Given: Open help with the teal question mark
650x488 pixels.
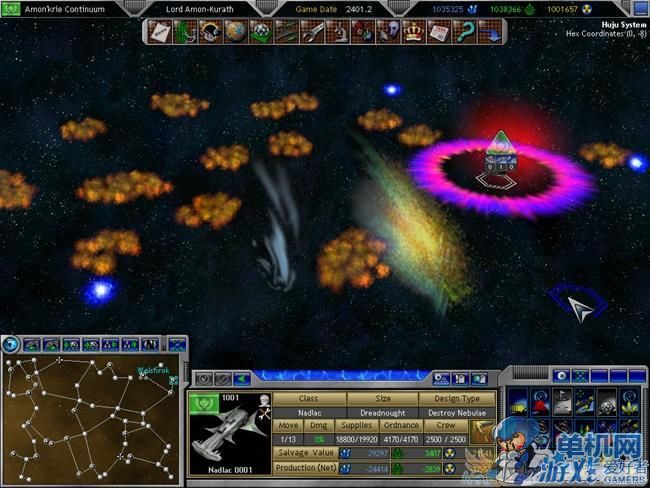Looking at the screenshot, I should 463,33.
